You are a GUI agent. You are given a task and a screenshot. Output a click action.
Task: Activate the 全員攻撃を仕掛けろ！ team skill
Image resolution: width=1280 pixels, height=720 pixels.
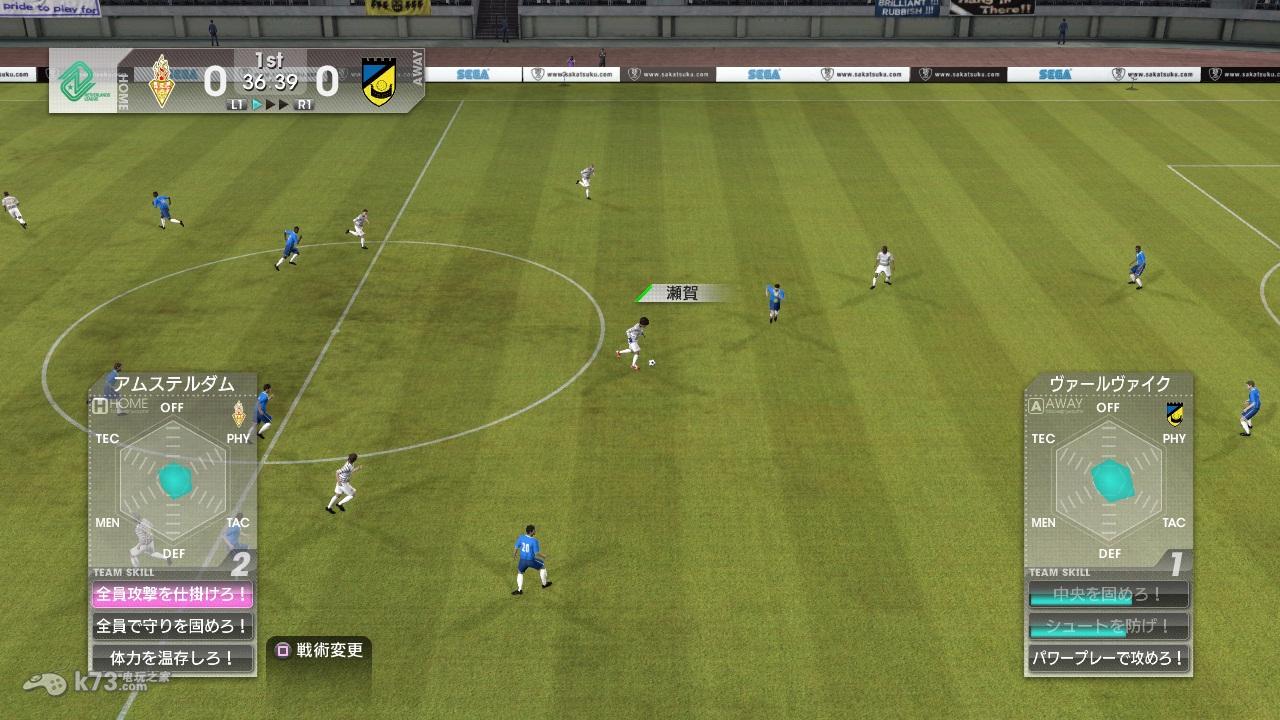[x=172, y=595]
